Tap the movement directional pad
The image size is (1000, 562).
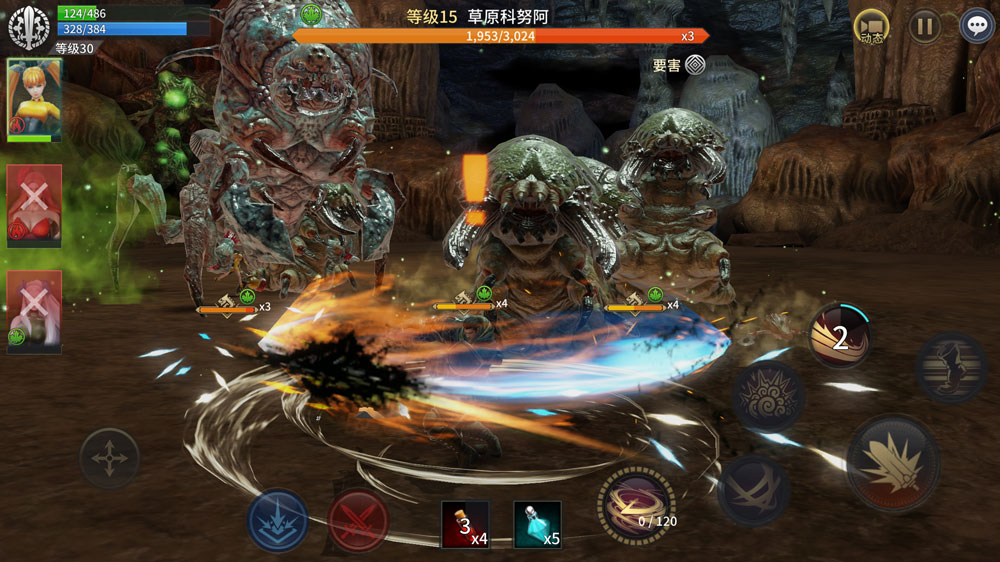click(x=109, y=459)
